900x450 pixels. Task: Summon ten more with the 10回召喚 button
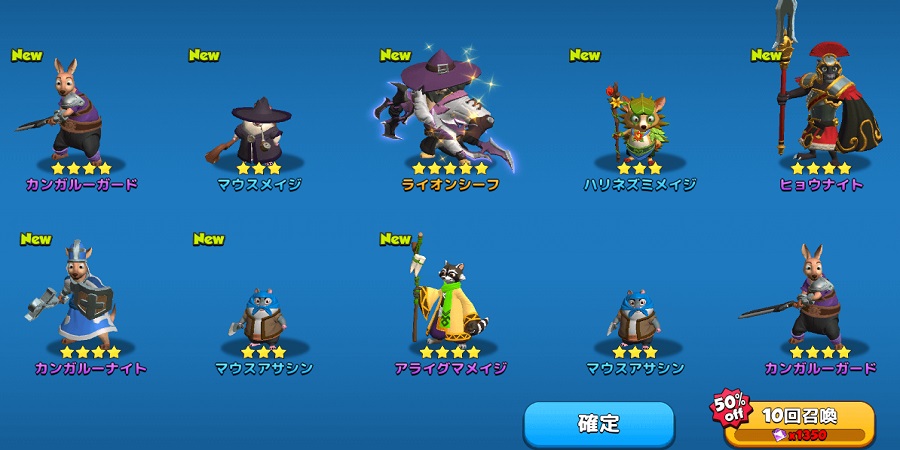799,423
